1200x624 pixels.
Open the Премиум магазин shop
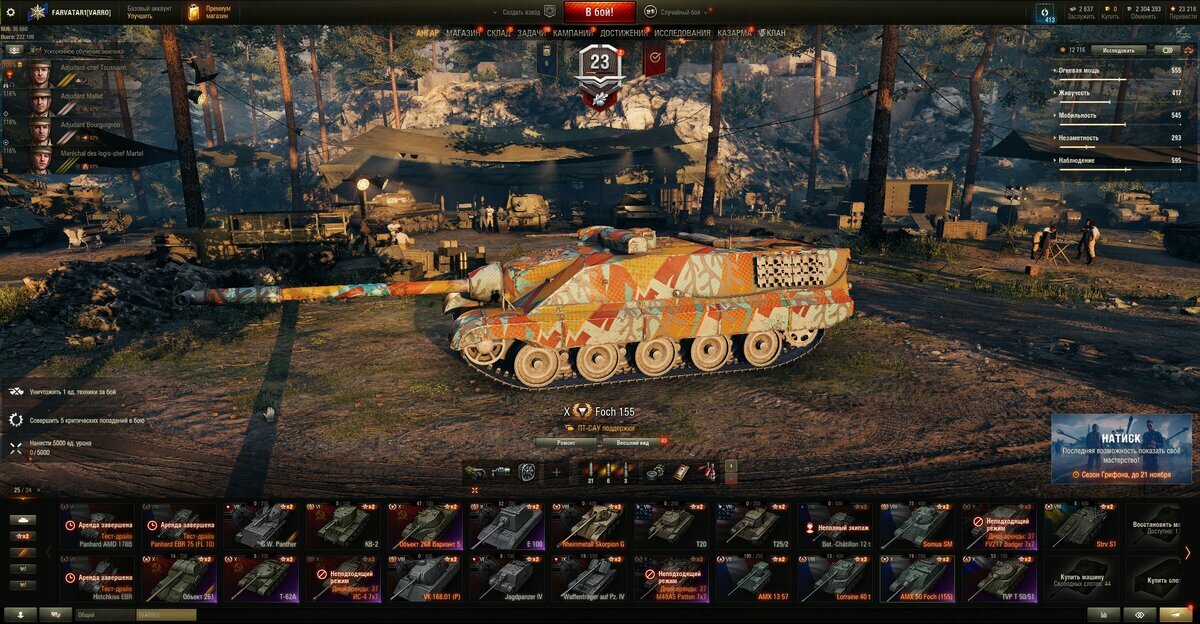(209, 12)
